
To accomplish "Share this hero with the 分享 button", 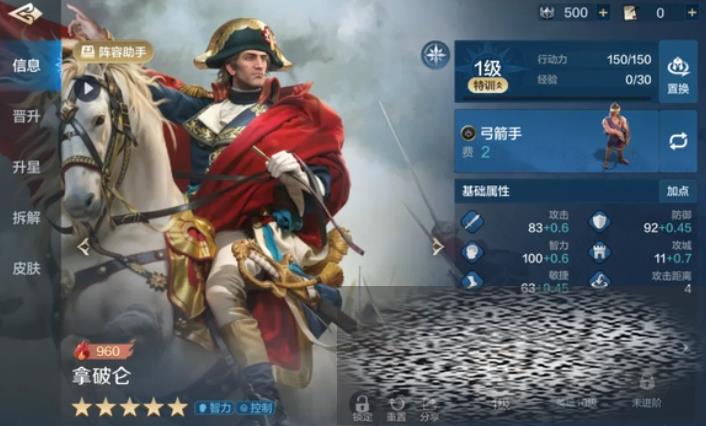I will pos(429,406).
